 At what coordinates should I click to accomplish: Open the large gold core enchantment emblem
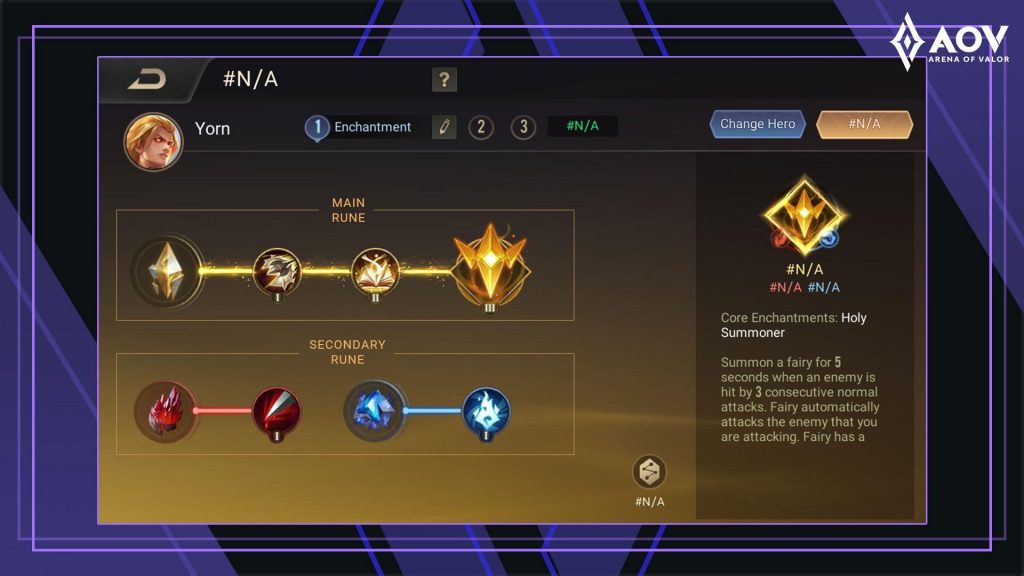[805, 213]
